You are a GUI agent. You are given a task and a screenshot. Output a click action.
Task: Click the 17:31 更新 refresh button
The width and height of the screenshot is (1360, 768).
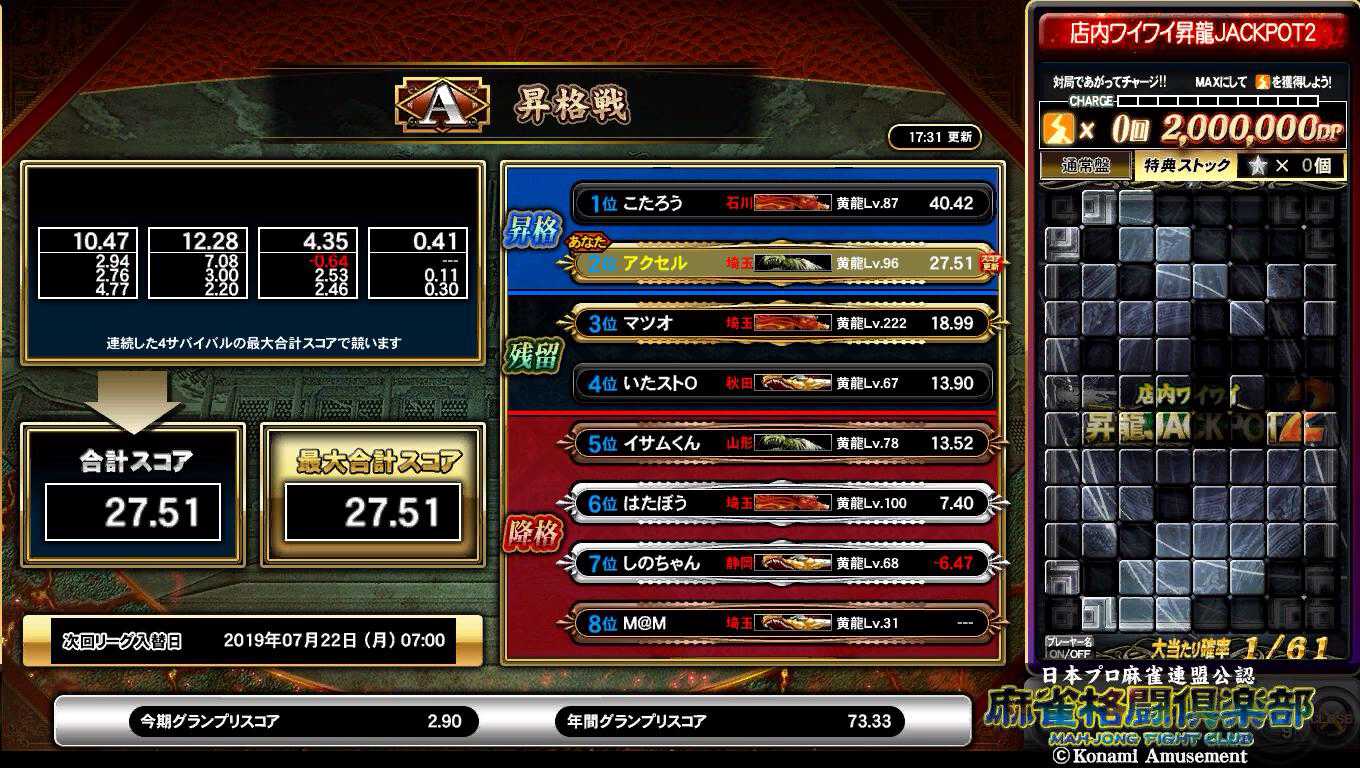click(x=934, y=137)
